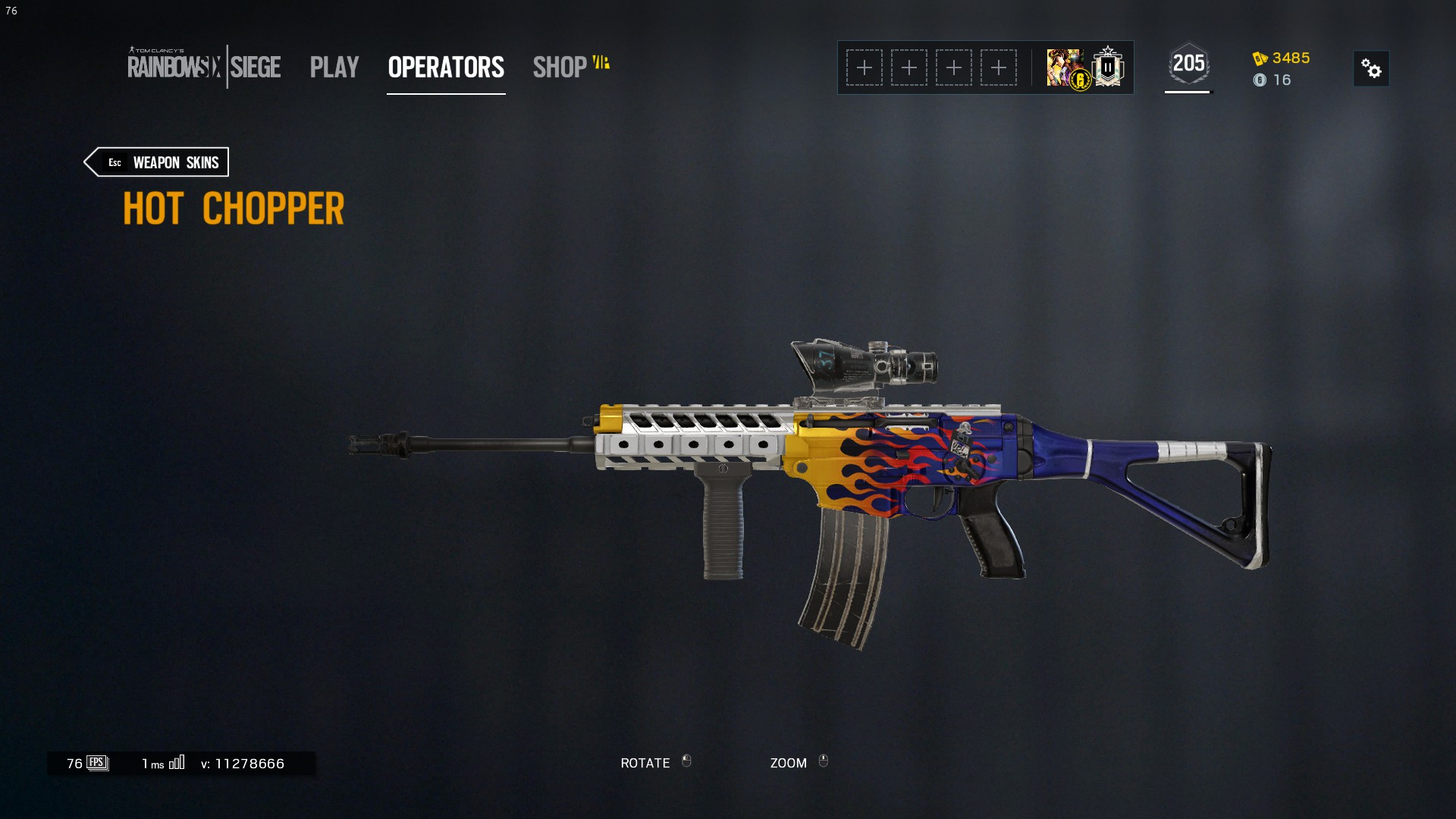The width and height of the screenshot is (1456, 819).
Task: Select the ranked emblem badge
Action: pos(1107,67)
